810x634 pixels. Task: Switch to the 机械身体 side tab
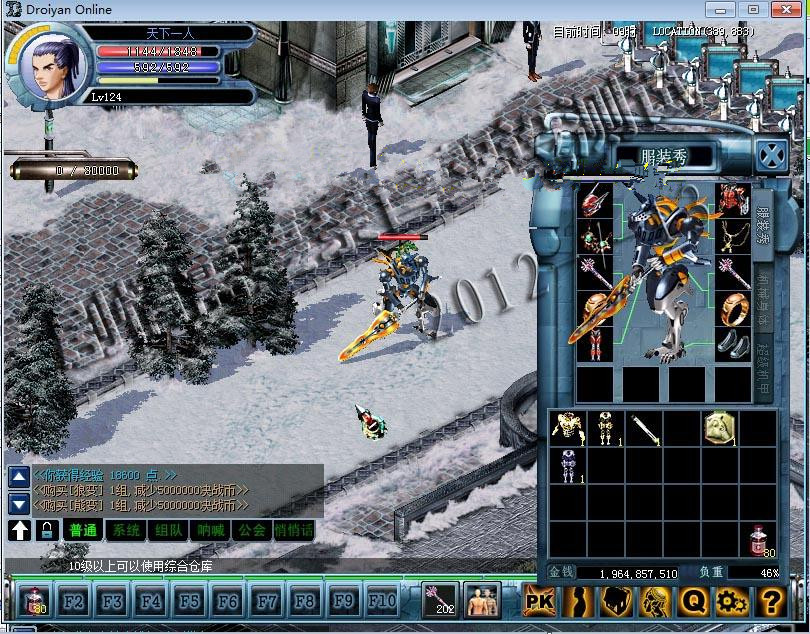click(763, 293)
